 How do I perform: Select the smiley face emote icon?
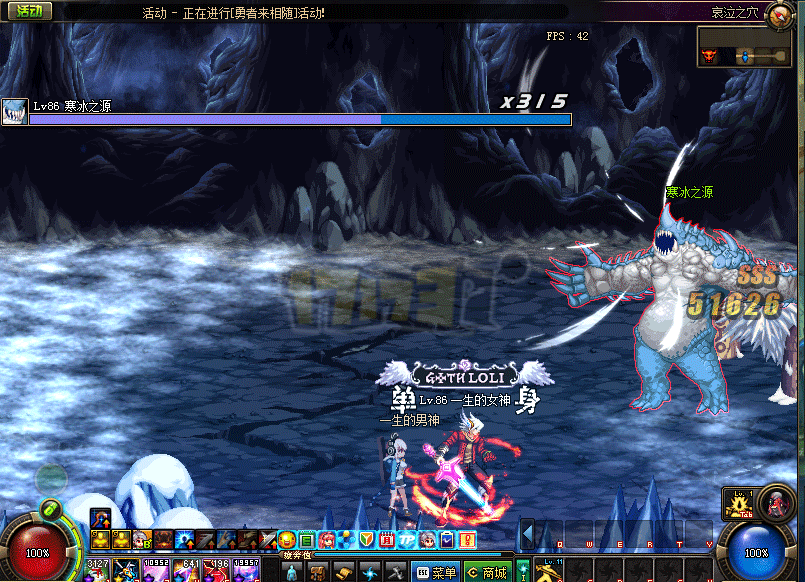point(287,540)
